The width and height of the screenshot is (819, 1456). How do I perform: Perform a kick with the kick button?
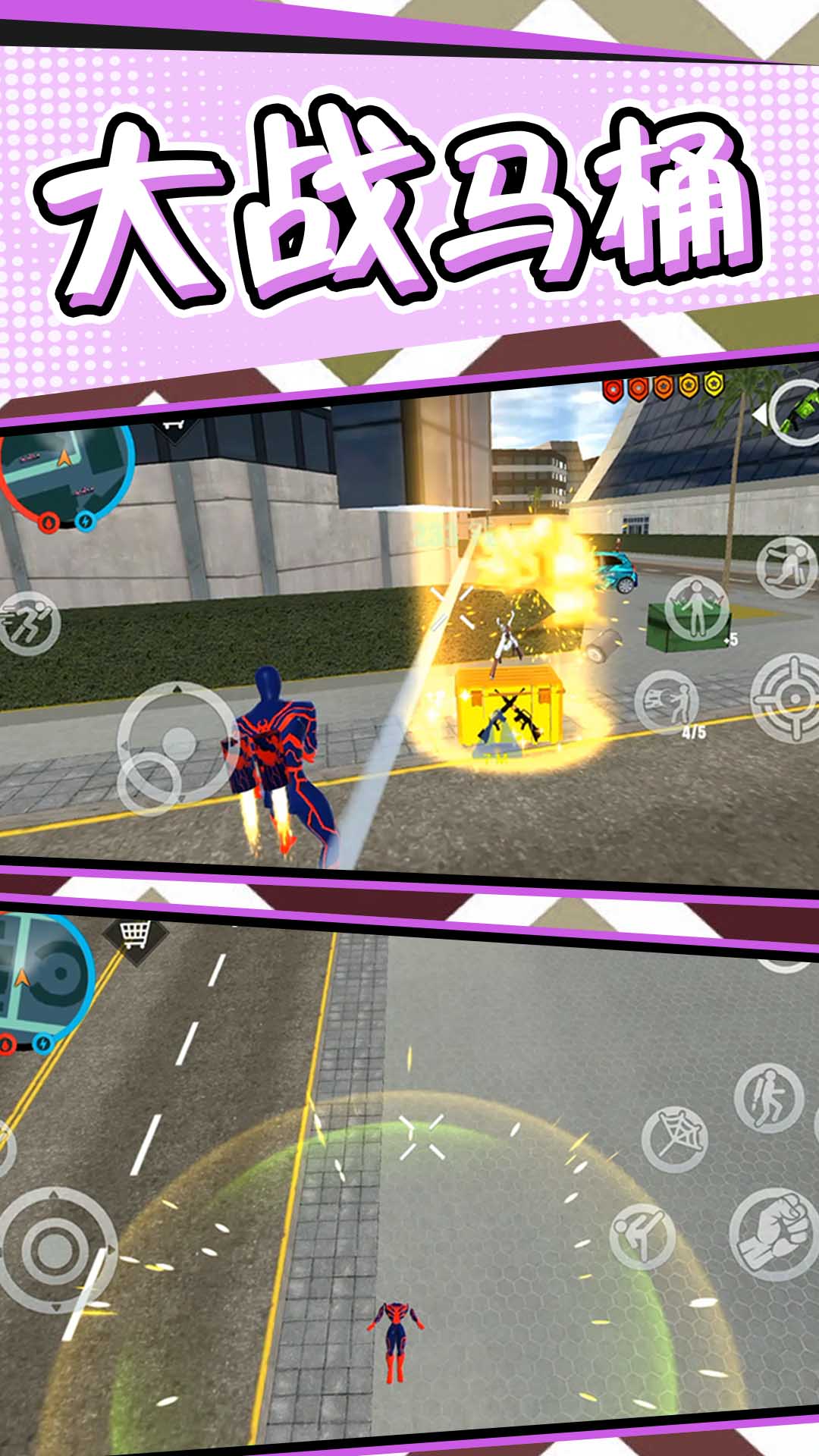click(x=642, y=1236)
